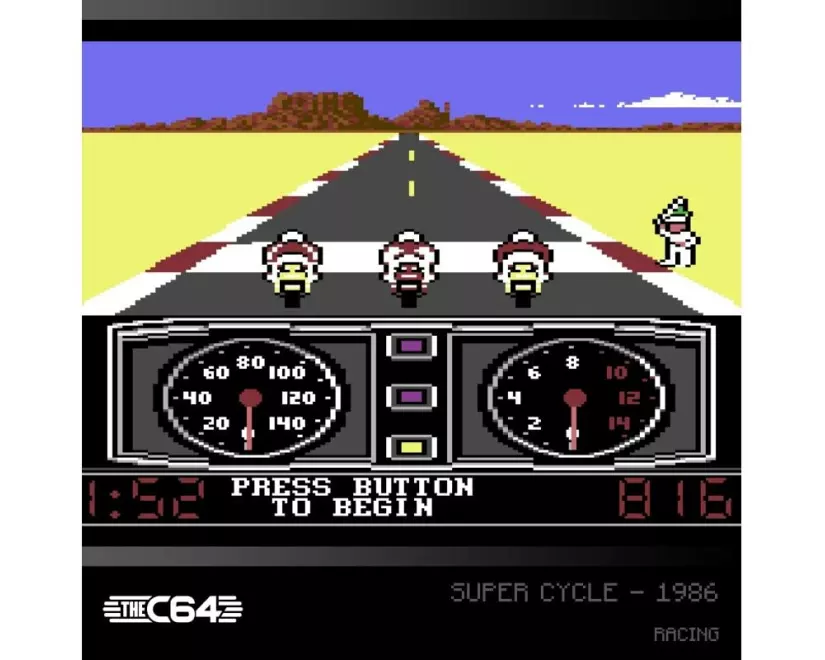The width and height of the screenshot is (825, 660).
Task: Click the THEC64 logo
Action: 173,608
